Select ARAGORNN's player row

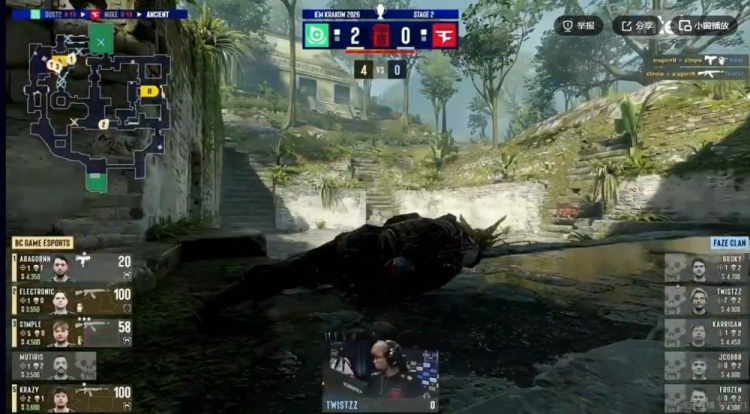tap(72, 267)
